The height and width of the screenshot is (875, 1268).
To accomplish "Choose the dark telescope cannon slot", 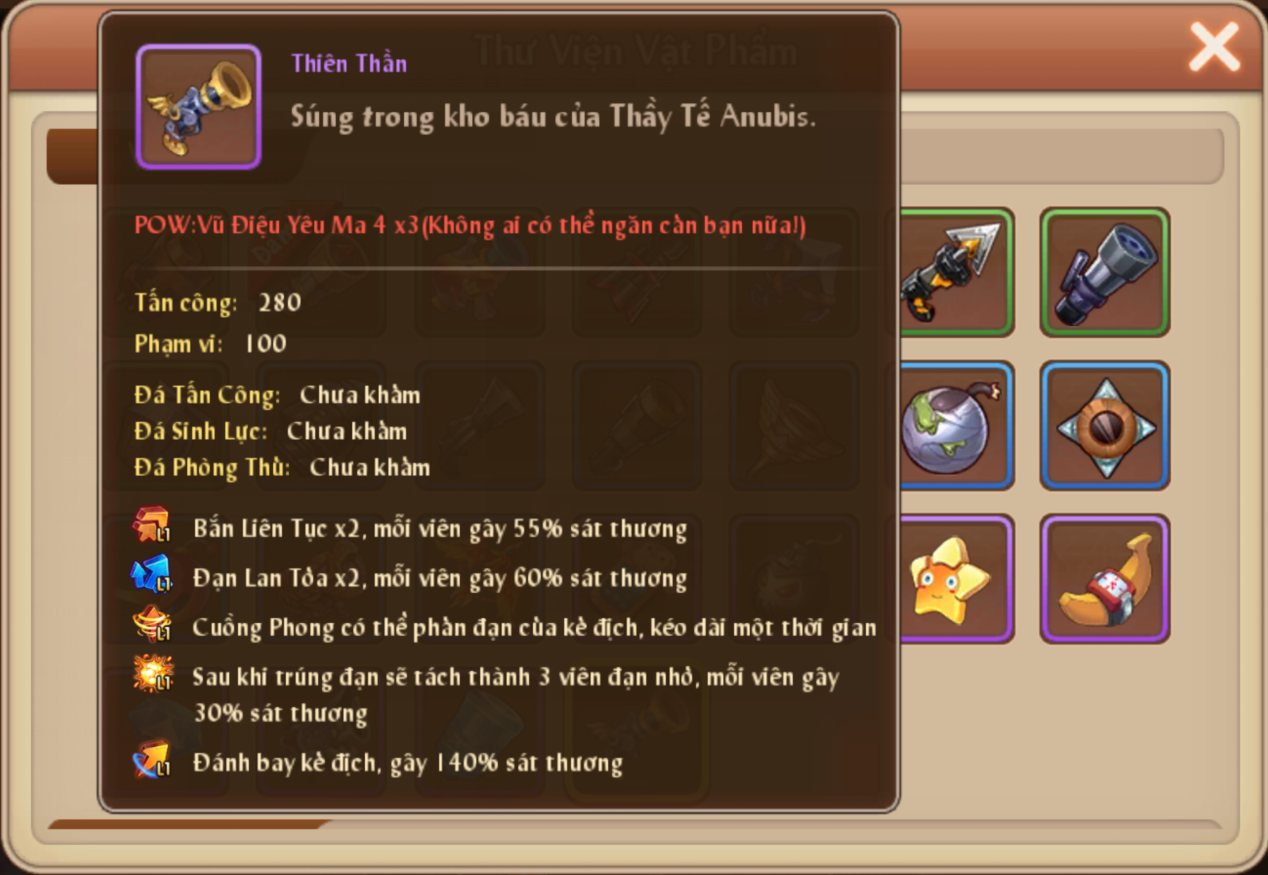I will (x=1104, y=272).
